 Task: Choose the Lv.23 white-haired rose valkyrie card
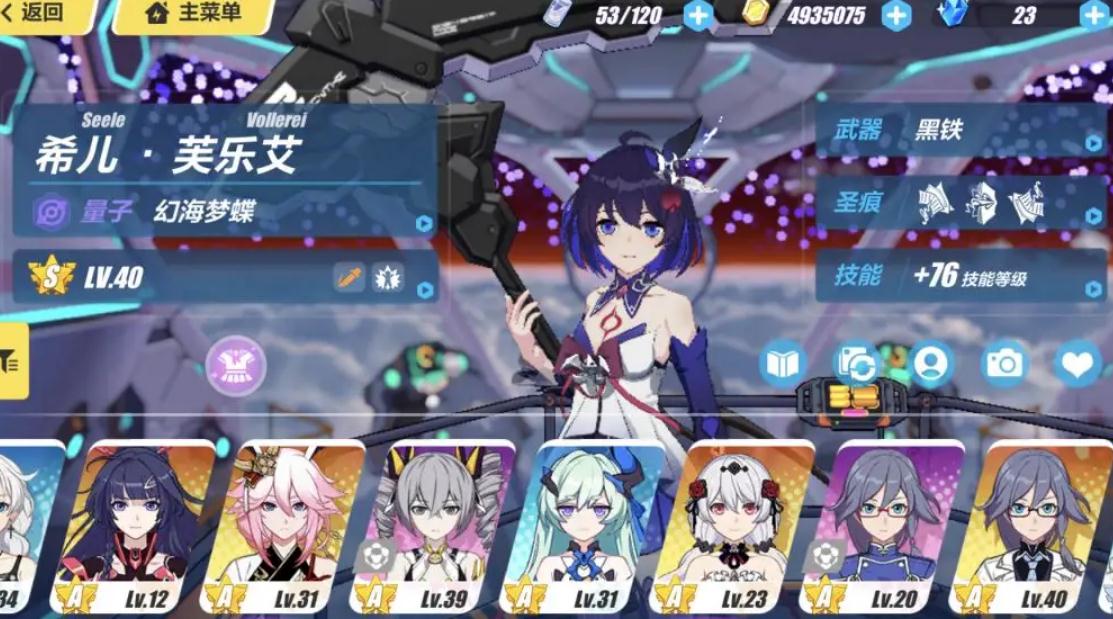point(732,525)
